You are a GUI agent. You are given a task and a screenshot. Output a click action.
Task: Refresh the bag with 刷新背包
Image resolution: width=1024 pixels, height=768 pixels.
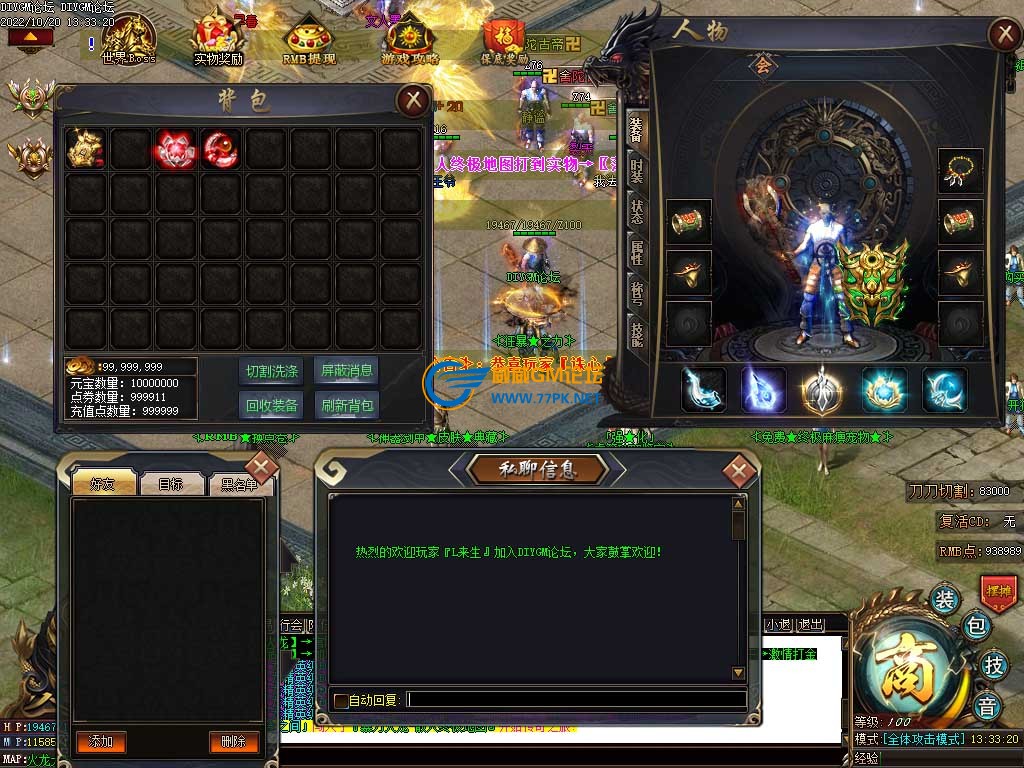pyautogui.click(x=347, y=405)
